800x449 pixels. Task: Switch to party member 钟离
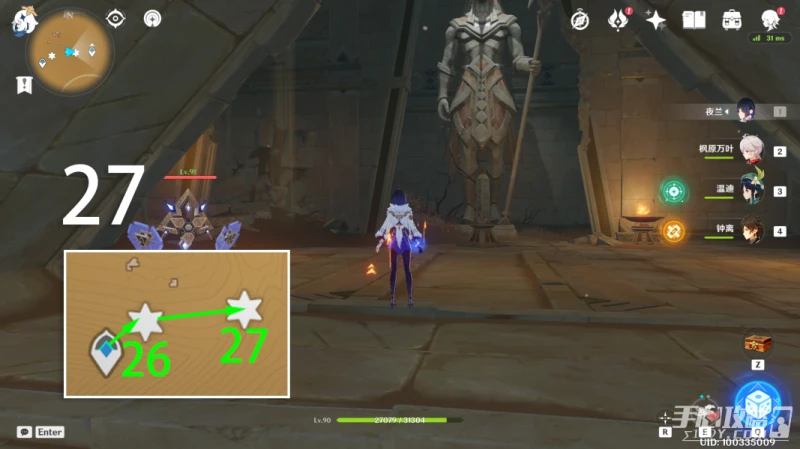point(750,230)
